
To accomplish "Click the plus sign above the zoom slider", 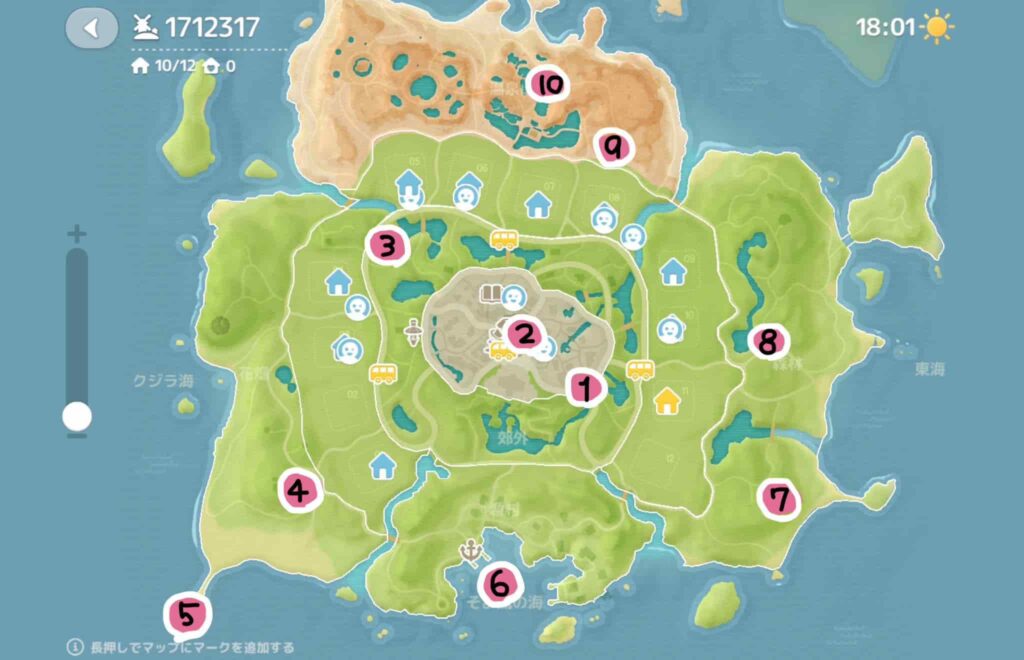I will (x=76, y=234).
